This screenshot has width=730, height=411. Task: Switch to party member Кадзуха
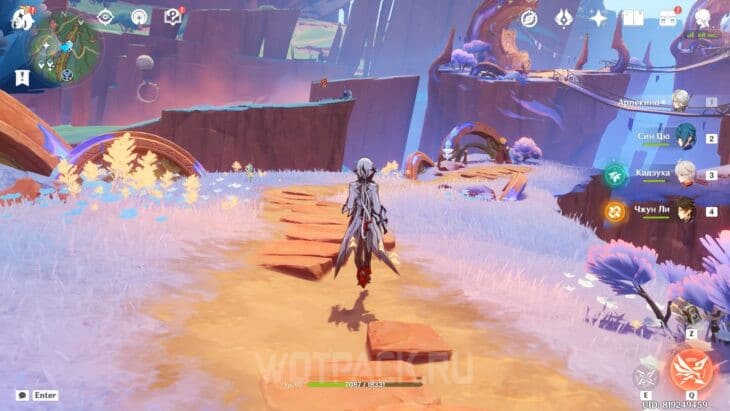pos(684,174)
